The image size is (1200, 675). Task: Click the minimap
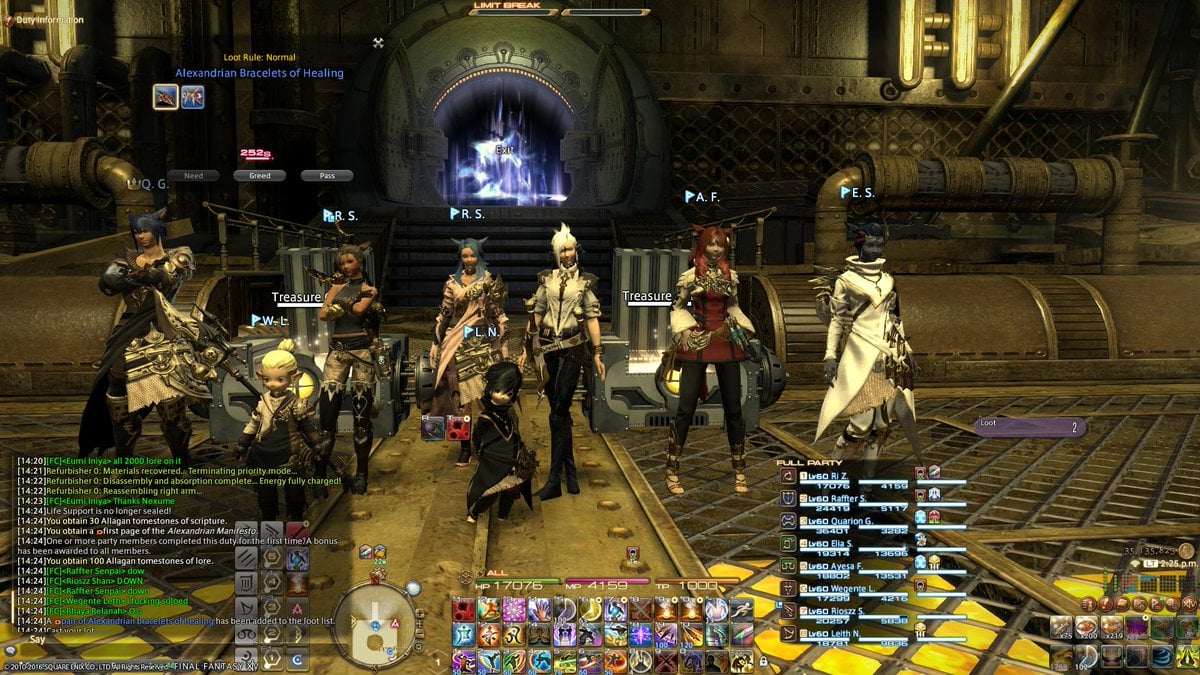[x=372, y=622]
